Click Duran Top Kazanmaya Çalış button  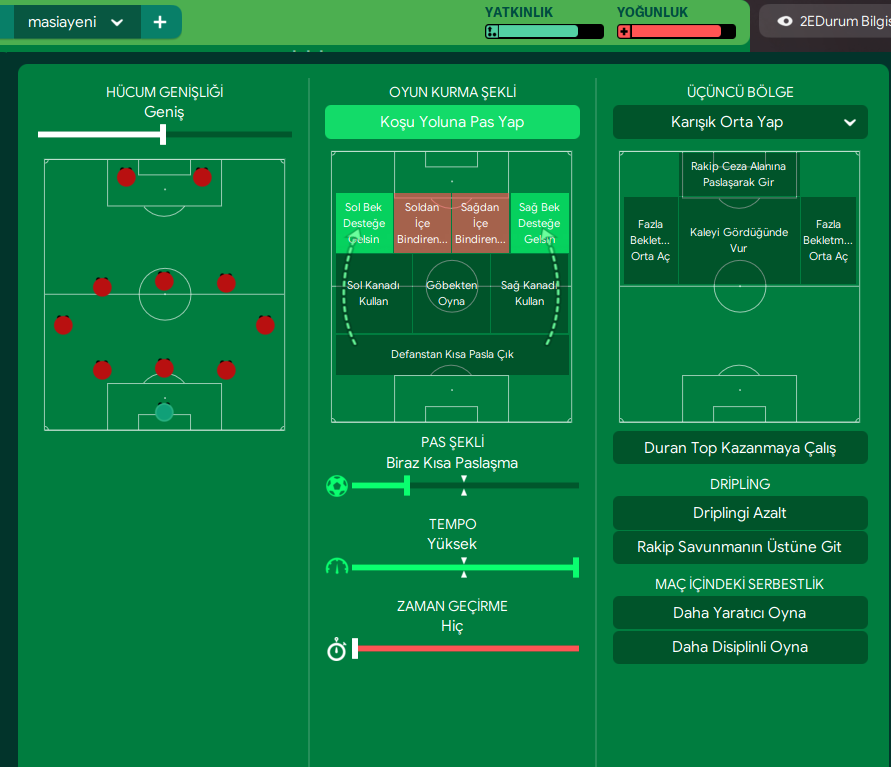740,448
